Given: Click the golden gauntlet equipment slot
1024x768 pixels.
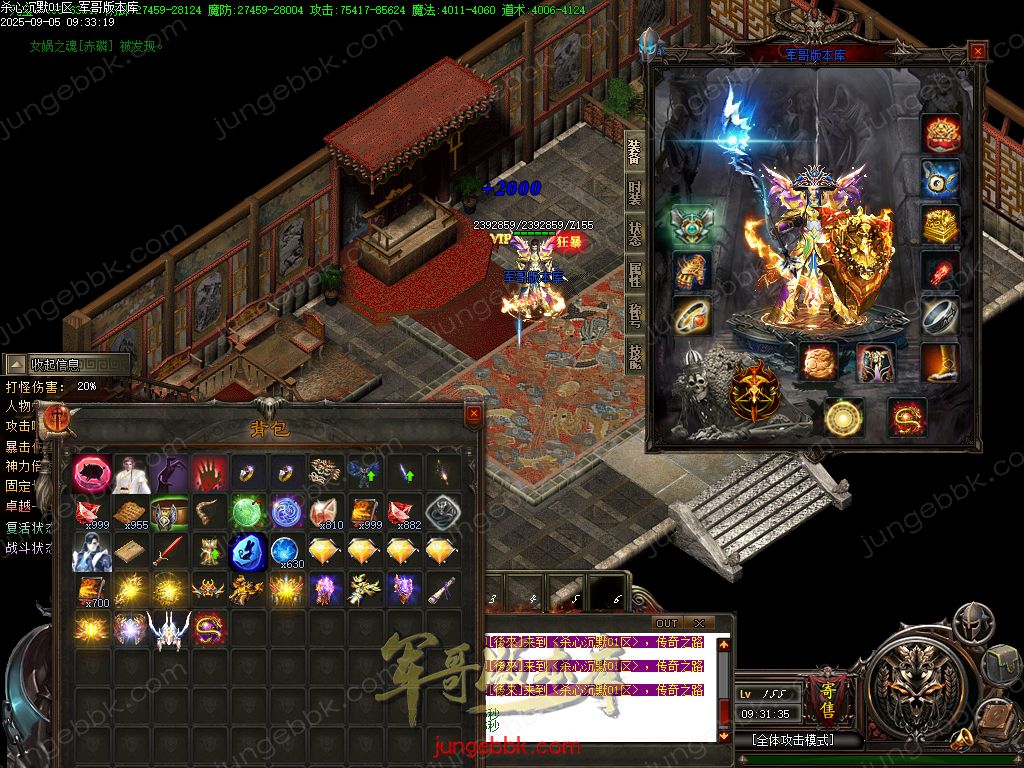Looking at the screenshot, I should click(x=692, y=270).
